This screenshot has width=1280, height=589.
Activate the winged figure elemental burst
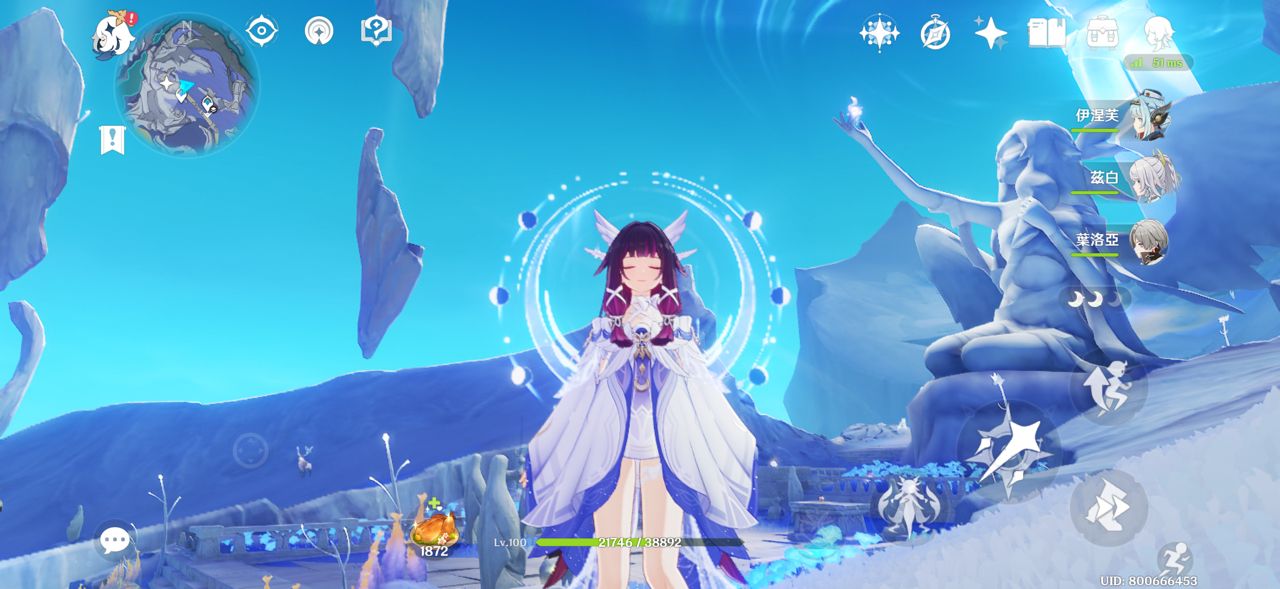[x=907, y=507]
